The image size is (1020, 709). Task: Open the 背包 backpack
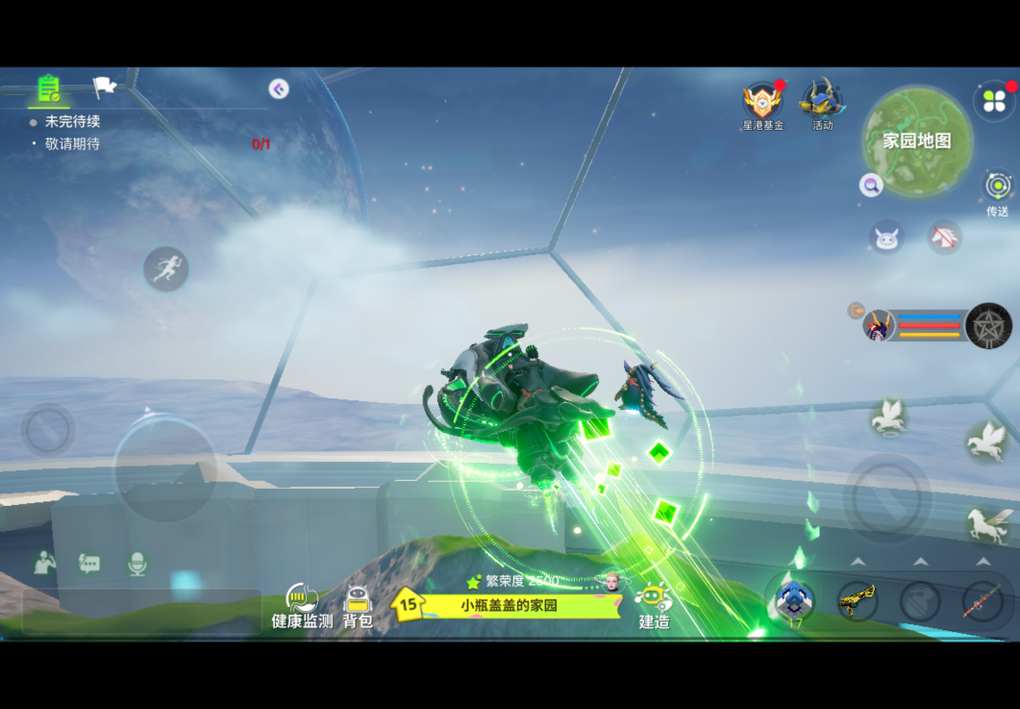tap(357, 606)
